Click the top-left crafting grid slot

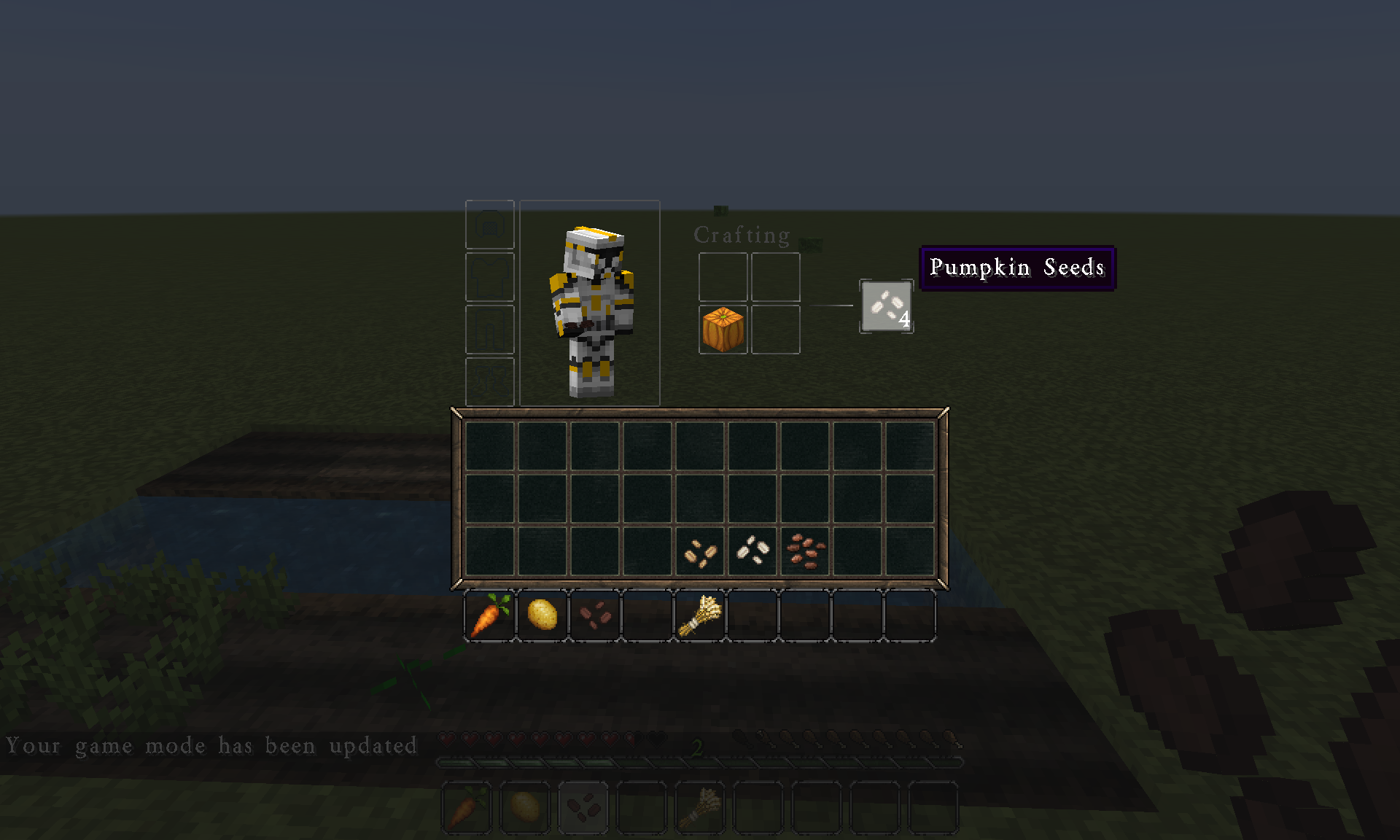pos(722,279)
